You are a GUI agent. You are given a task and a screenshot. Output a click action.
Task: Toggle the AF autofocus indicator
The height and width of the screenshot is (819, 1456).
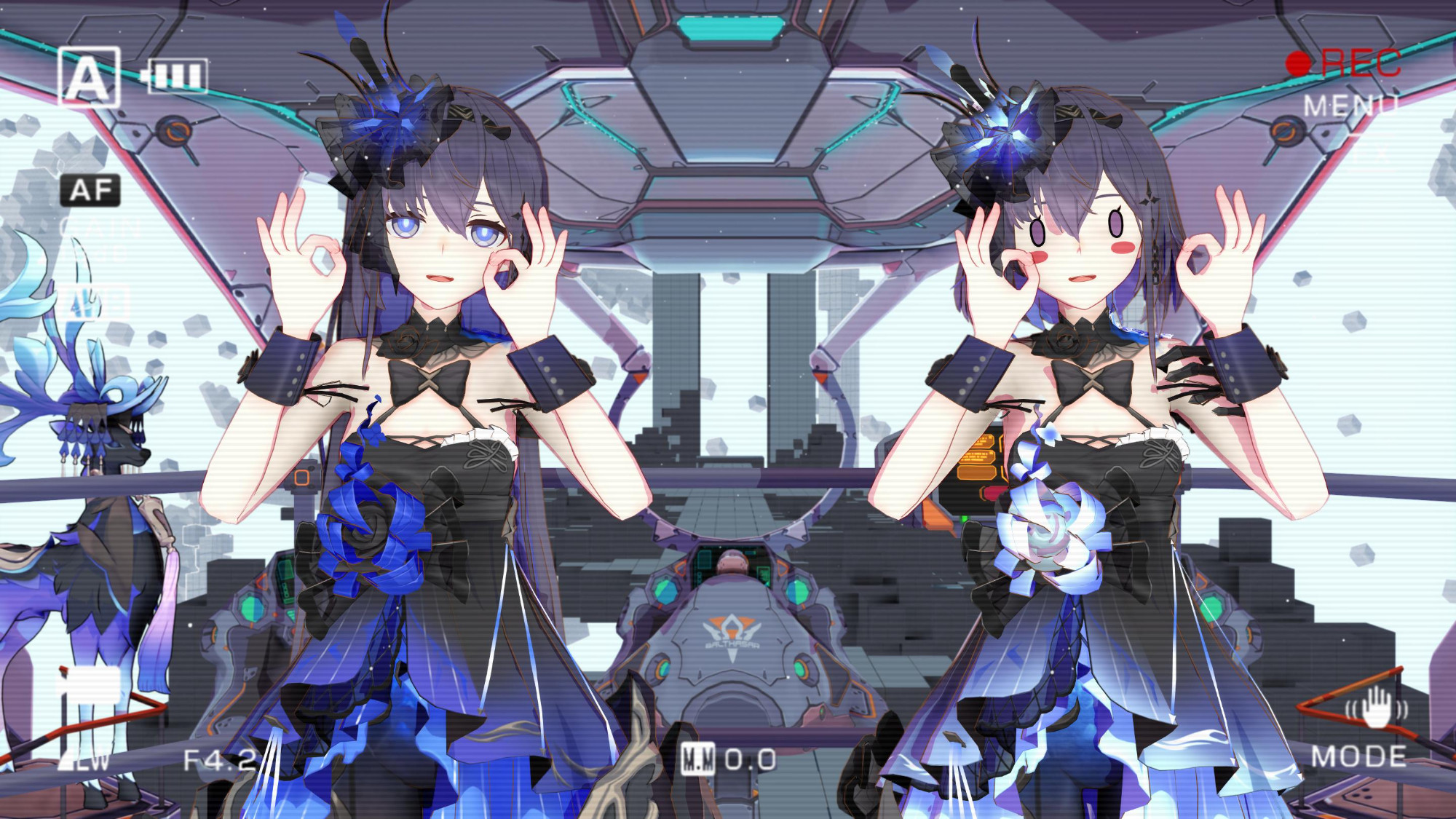tap(90, 191)
